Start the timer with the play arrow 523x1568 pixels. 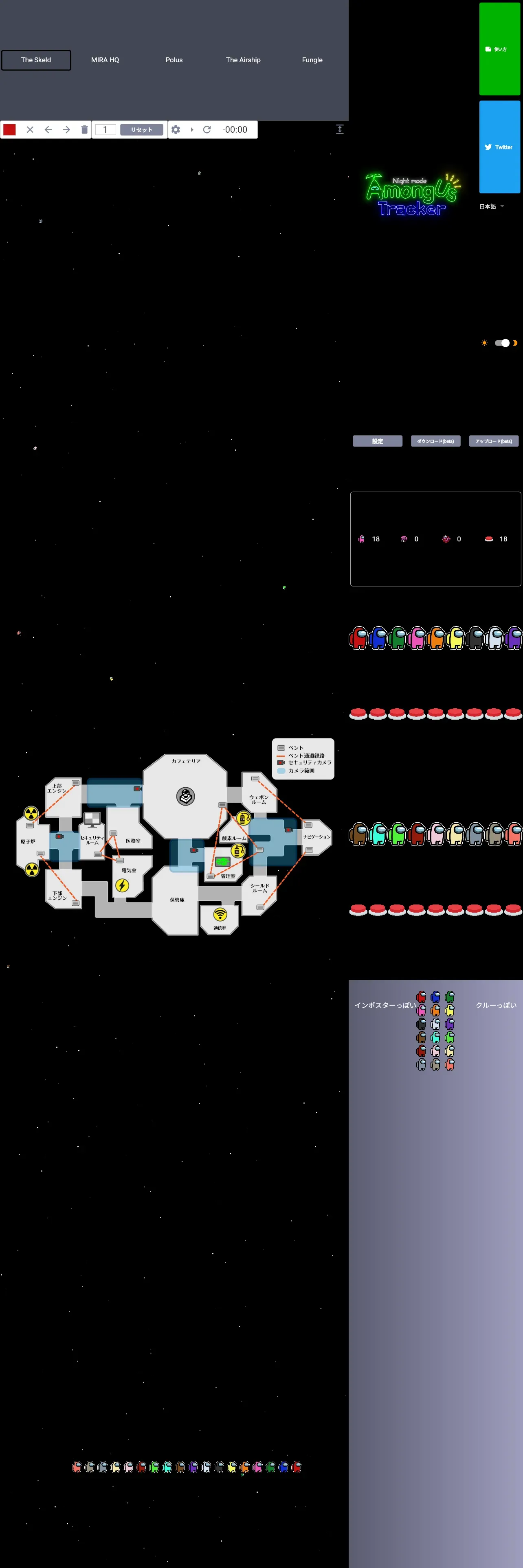192,130
